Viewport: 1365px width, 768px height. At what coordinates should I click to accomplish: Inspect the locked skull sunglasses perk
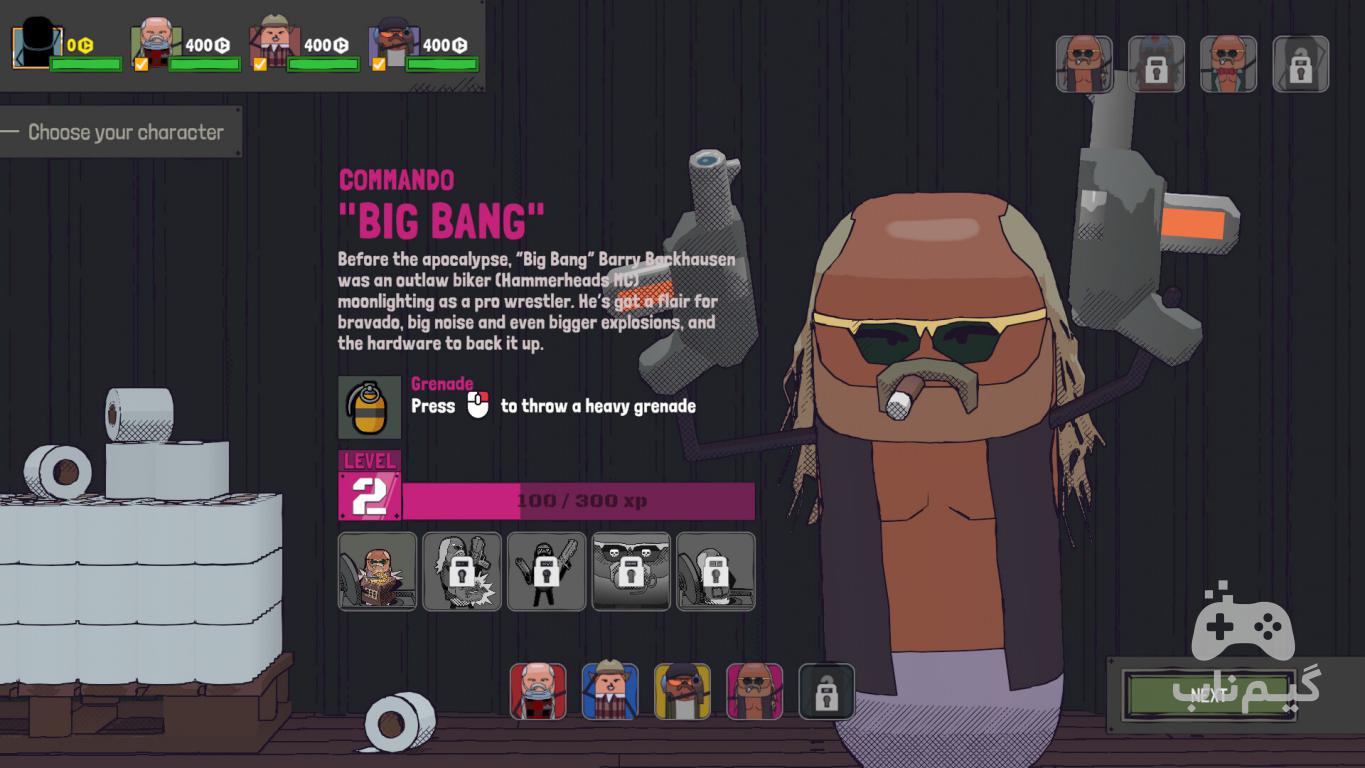[x=630, y=571]
